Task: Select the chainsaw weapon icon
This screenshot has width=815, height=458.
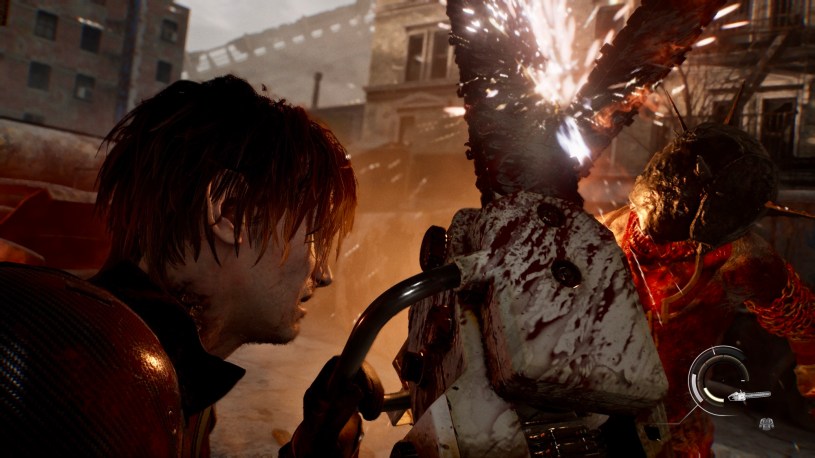Action: [x=749, y=396]
